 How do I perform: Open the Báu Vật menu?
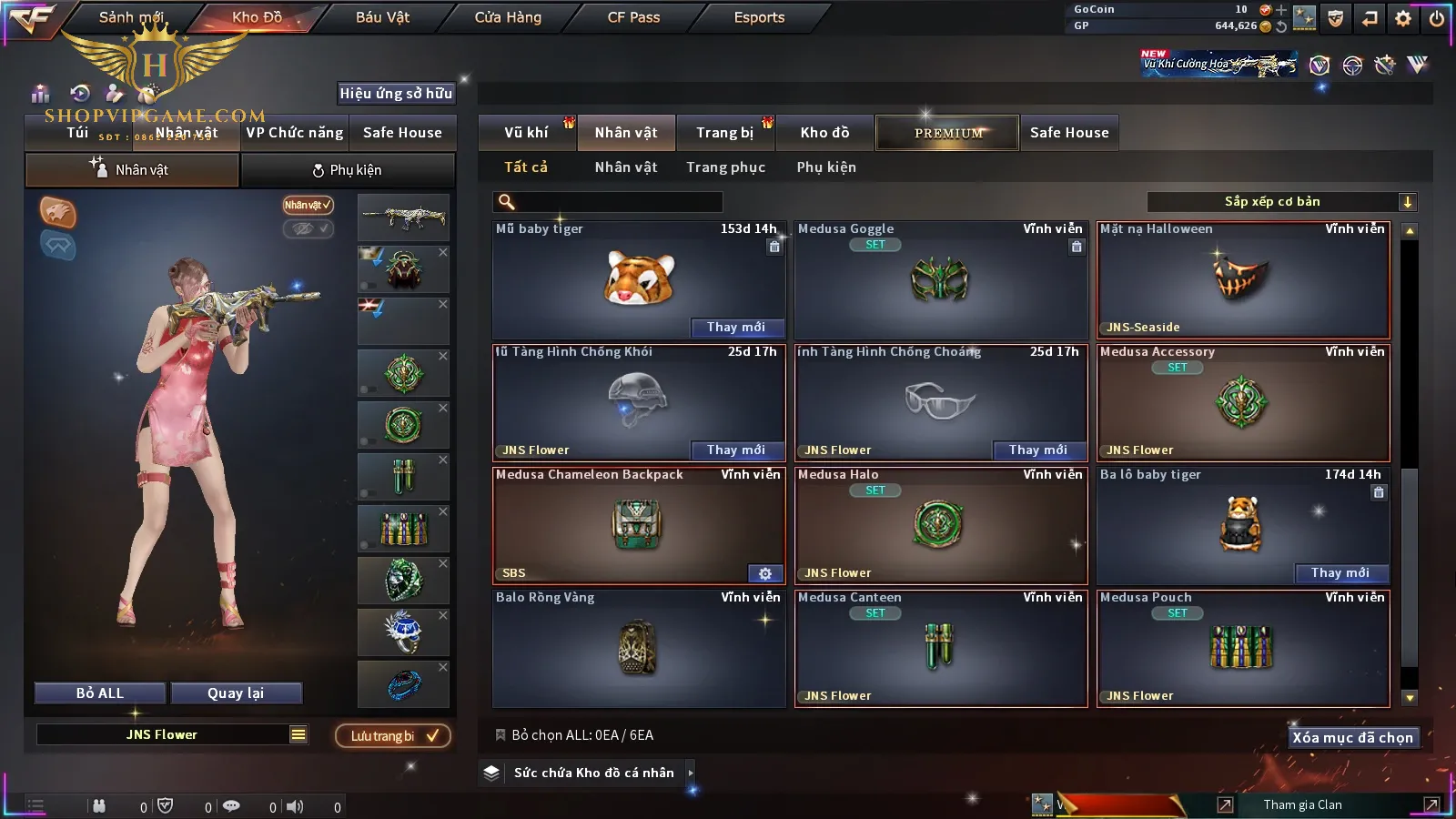point(382,17)
